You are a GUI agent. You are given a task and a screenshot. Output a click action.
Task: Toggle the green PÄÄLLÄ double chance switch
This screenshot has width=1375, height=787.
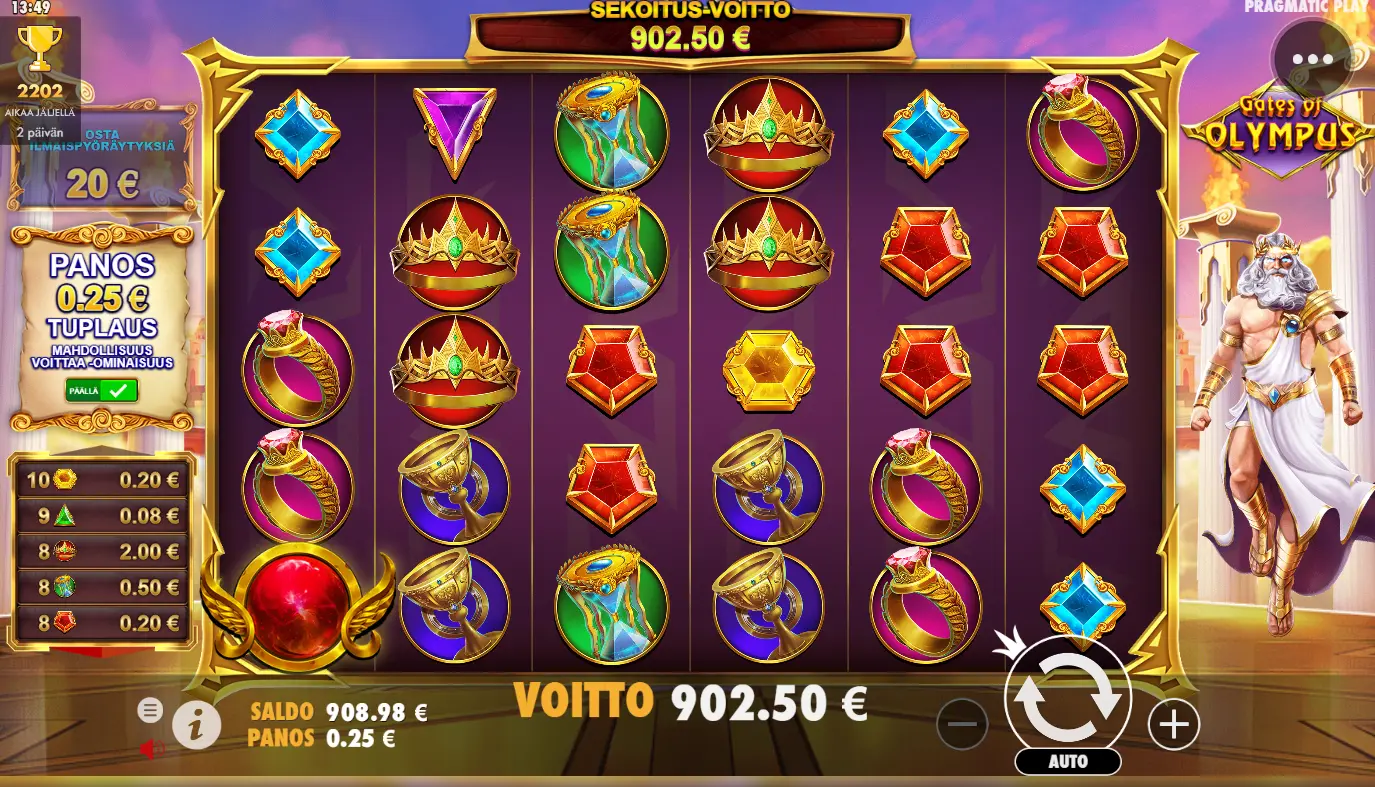102,391
